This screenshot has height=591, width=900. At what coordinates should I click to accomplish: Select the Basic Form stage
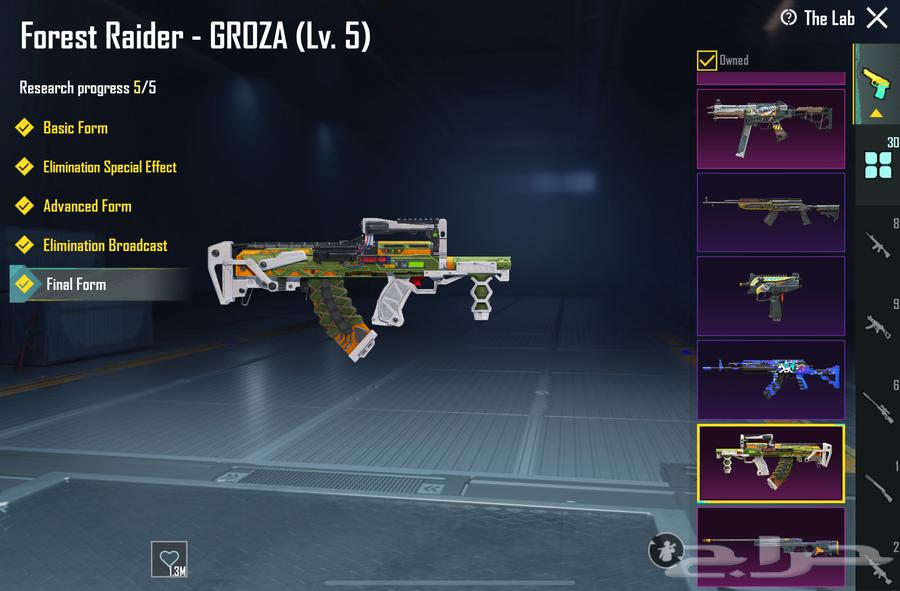[x=75, y=128]
